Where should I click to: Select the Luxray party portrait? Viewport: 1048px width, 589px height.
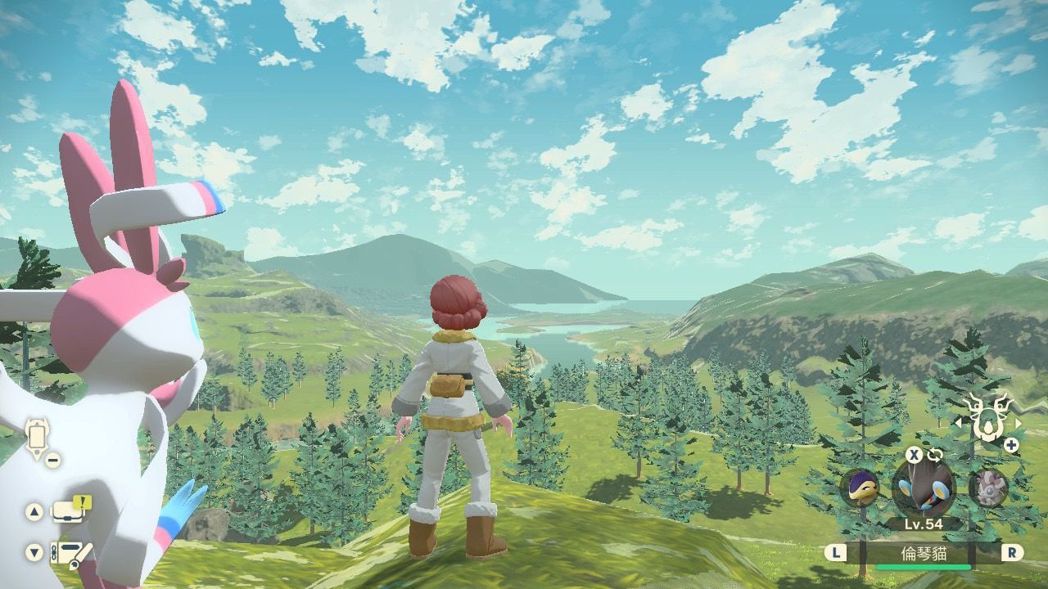pyautogui.click(x=922, y=486)
